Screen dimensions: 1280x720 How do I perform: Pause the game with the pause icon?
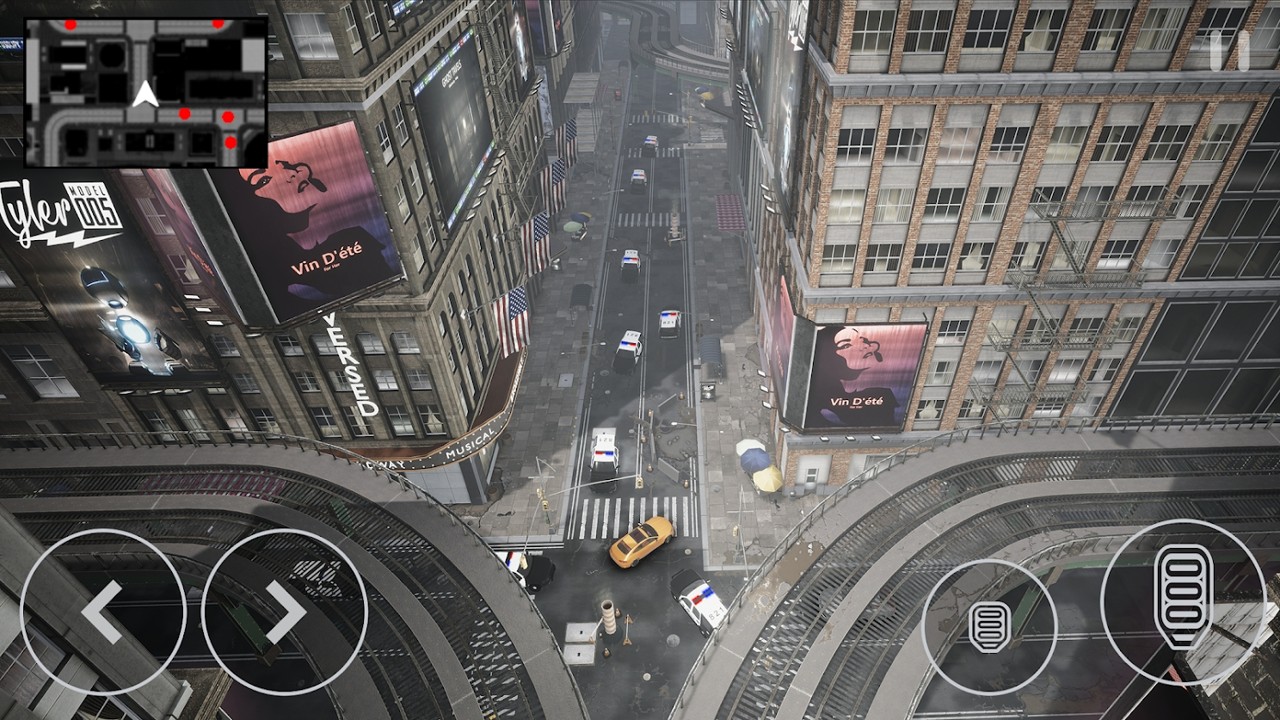pos(1230,51)
